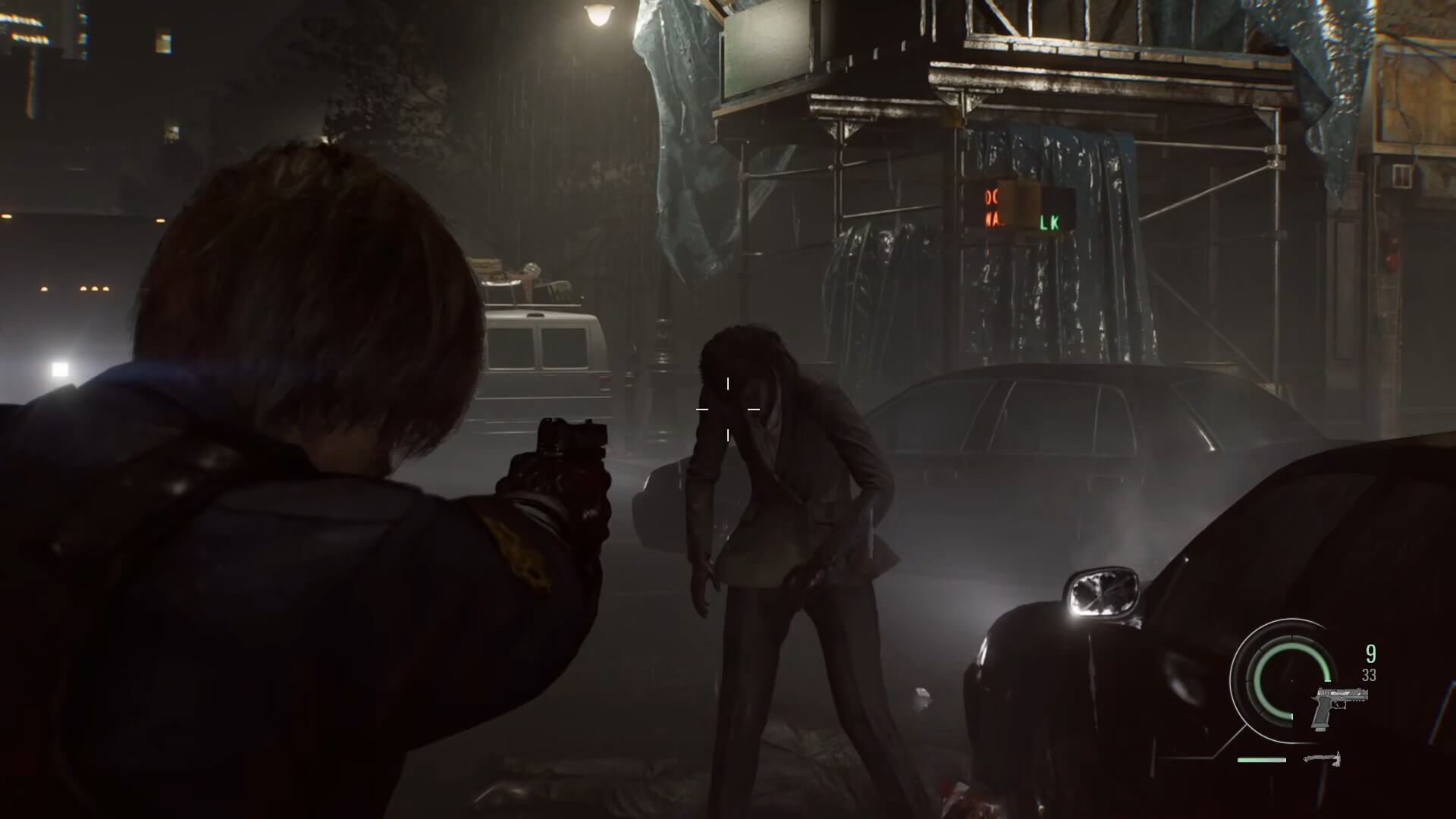Click the cracked side mirror of the black car
Screen dimensions: 1456x819
tap(1103, 594)
